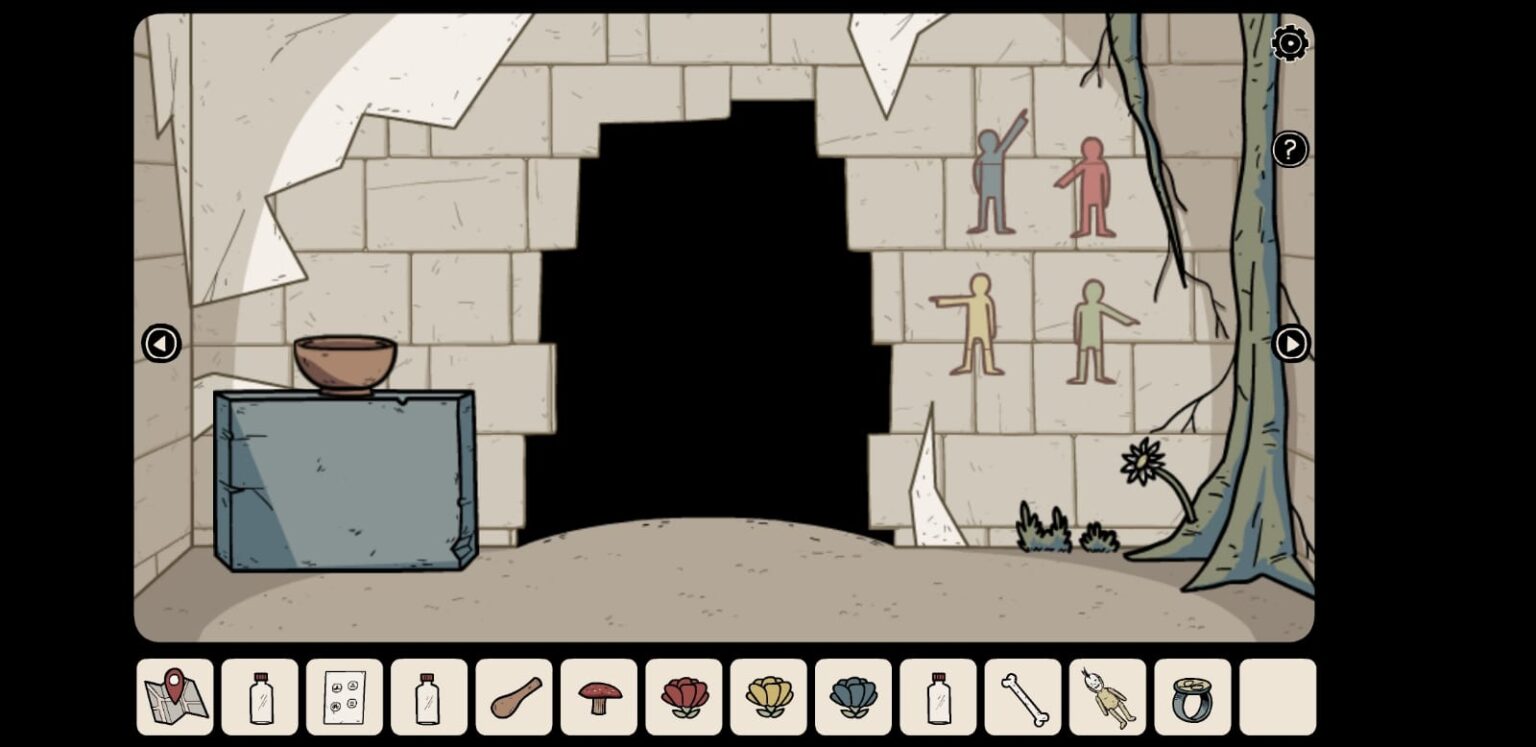Pick the note with four symbols

pyautogui.click(x=343, y=697)
